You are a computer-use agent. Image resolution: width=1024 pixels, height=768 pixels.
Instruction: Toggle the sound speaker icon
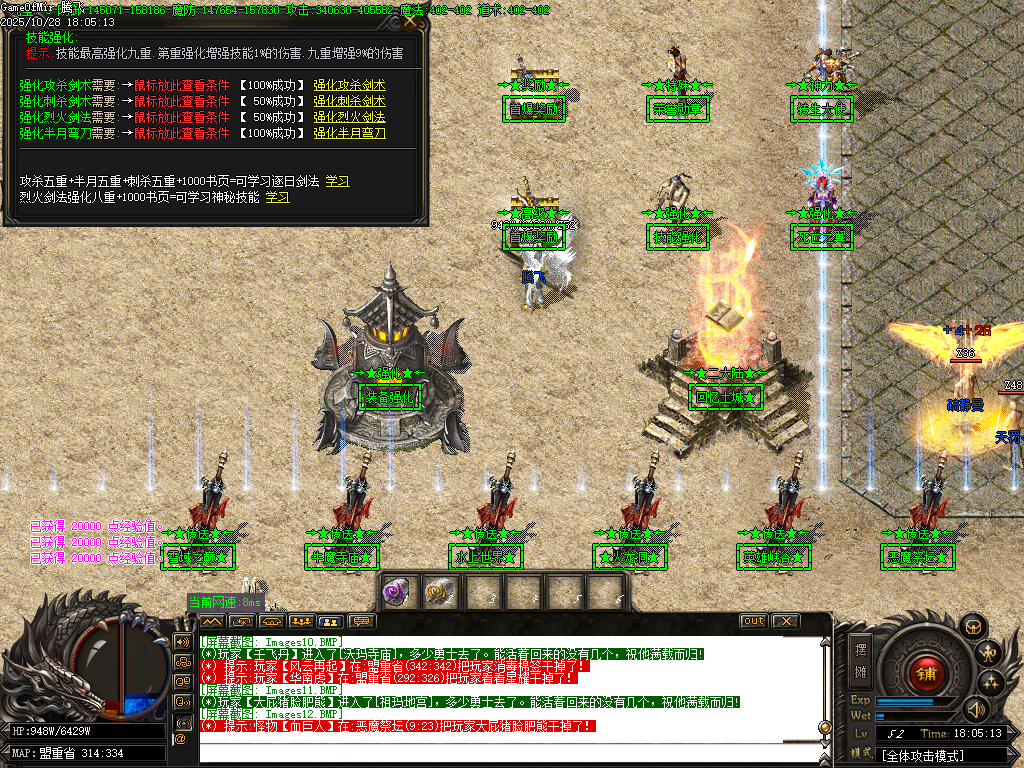974,710
